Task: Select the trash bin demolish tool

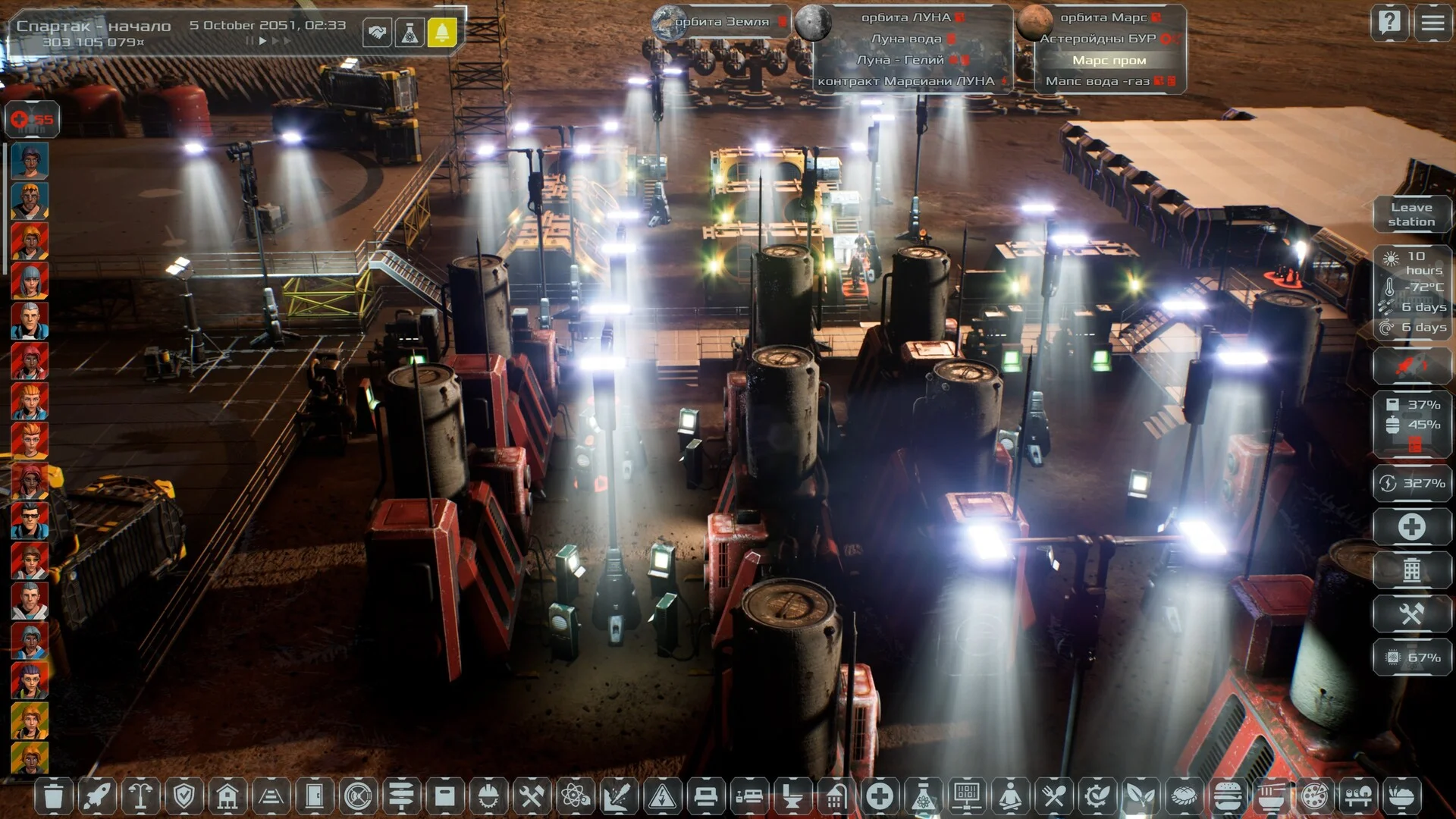Action: point(53,796)
